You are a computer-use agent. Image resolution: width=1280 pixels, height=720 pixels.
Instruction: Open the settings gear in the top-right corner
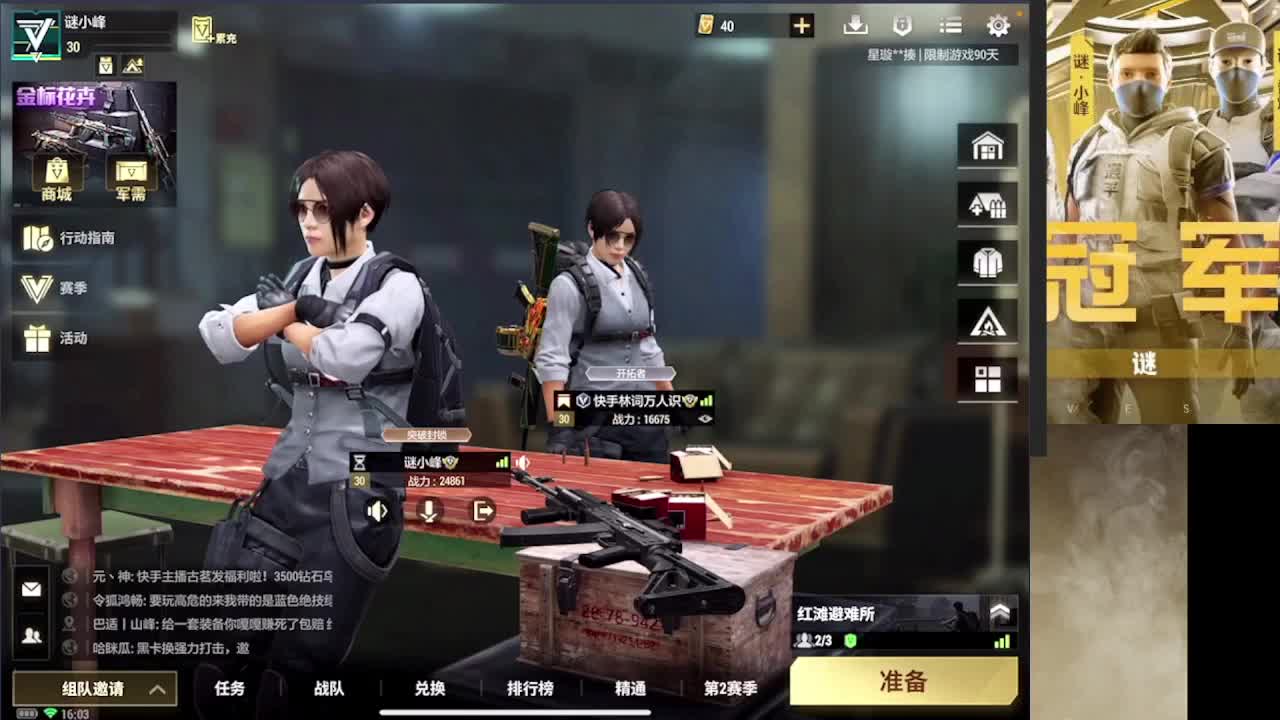(x=998, y=25)
